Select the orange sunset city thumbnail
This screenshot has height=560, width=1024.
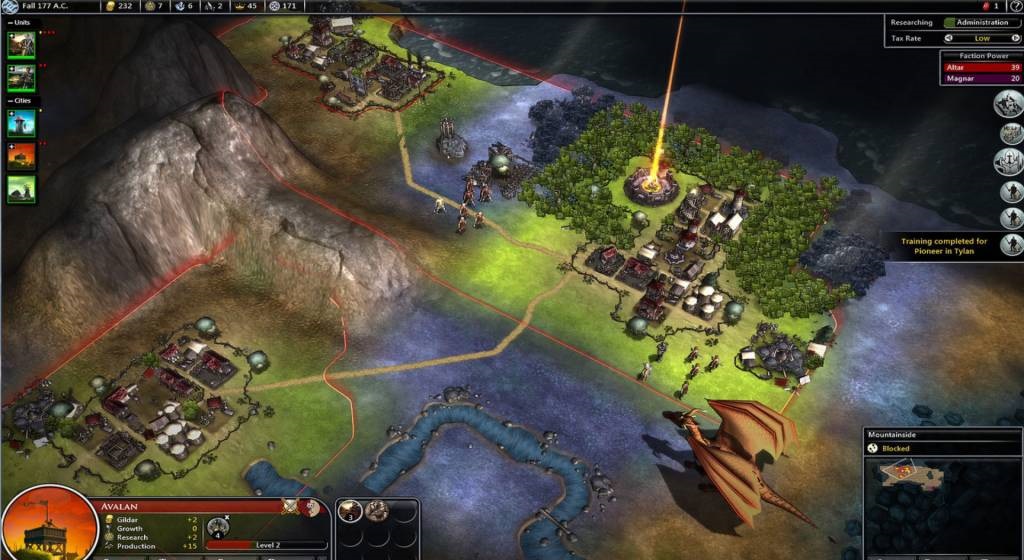click(x=21, y=155)
